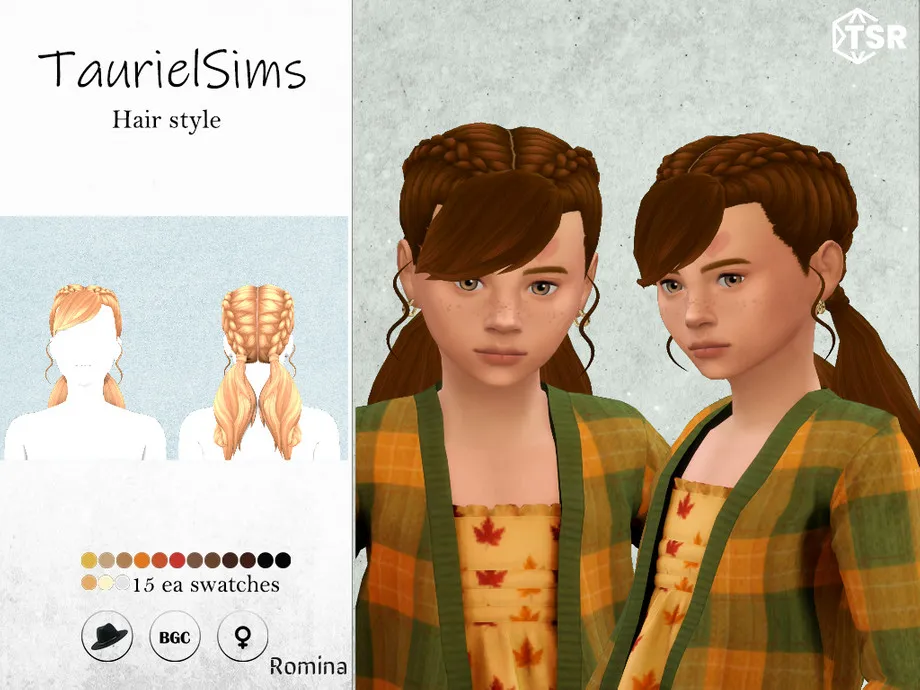
Task: Select the white hair swatch
Action: point(122,583)
